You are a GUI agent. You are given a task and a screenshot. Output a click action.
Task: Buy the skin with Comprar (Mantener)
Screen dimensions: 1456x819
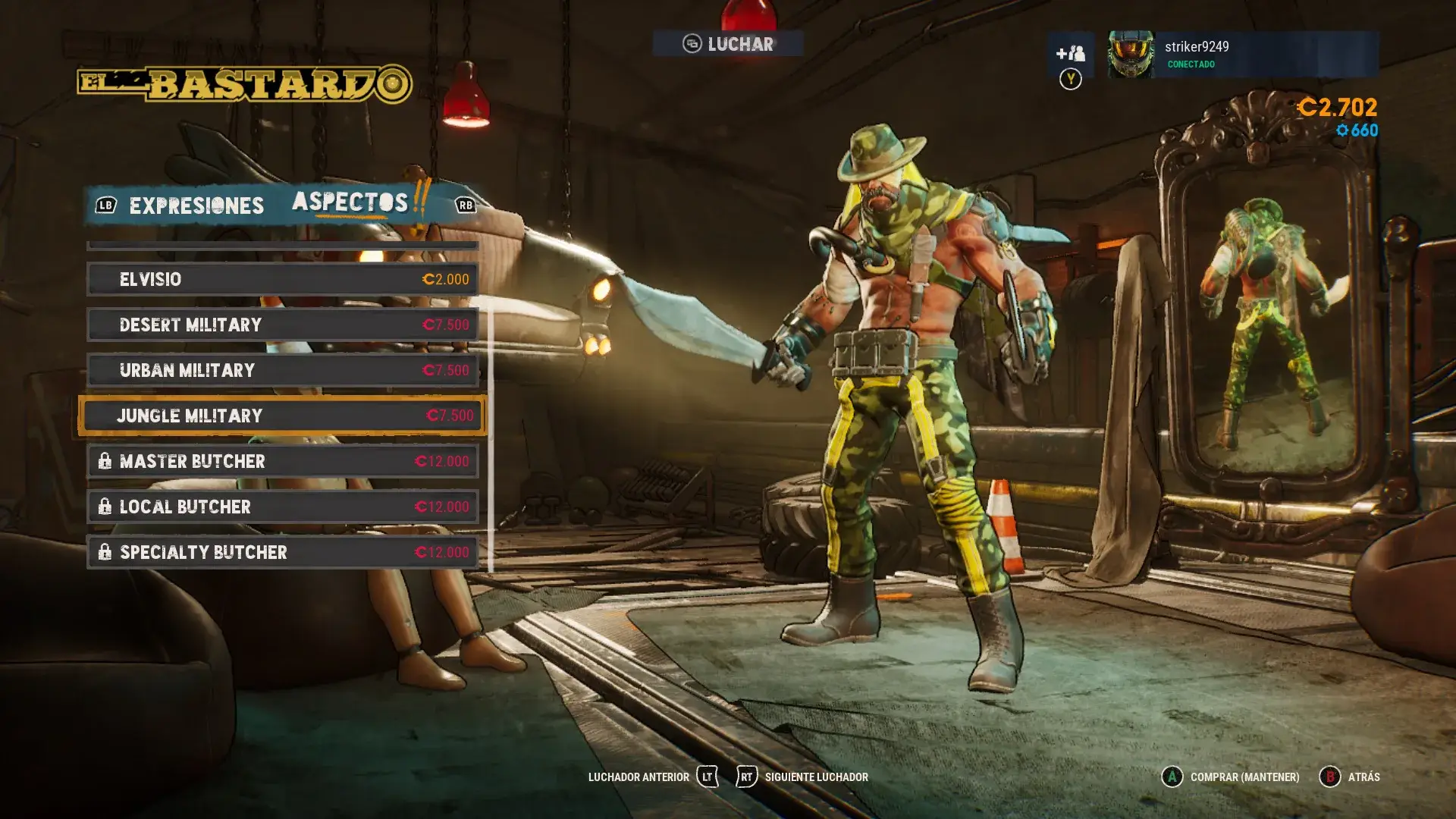coord(1231,777)
